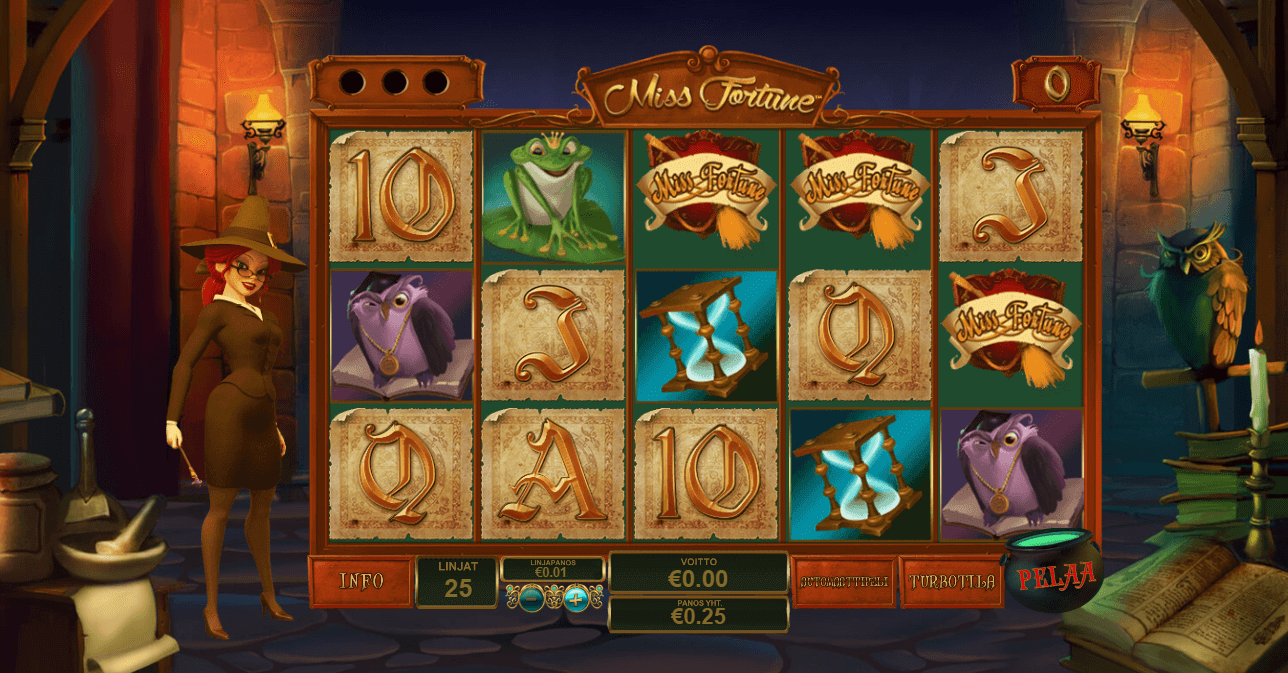The height and width of the screenshot is (673, 1288).
Task: Start autoplay with the Automaattipeli button
Action: (x=843, y=582)
